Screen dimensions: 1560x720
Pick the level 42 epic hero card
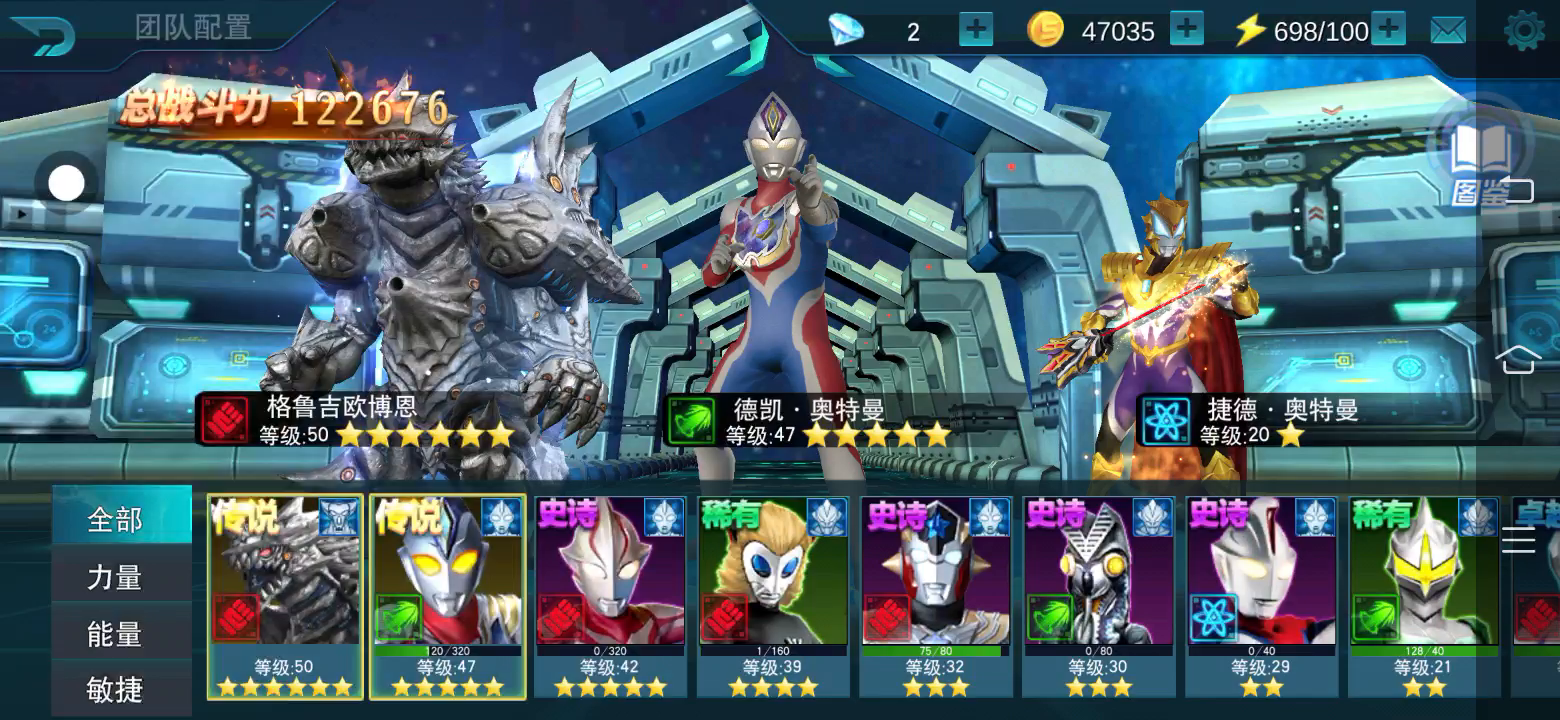[x=610, y=596]
